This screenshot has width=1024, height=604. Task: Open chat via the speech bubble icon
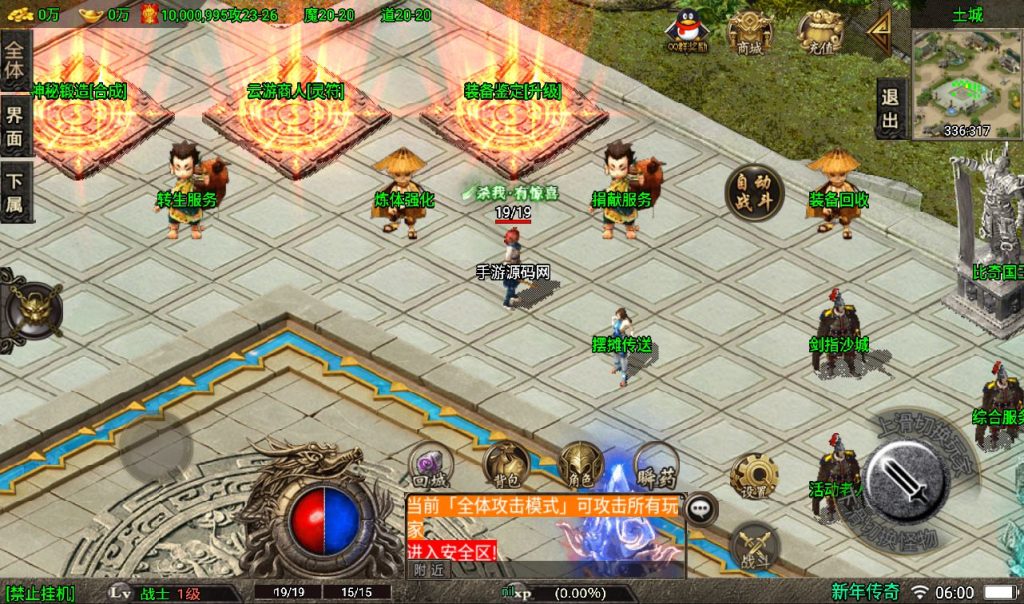point(702,508)
